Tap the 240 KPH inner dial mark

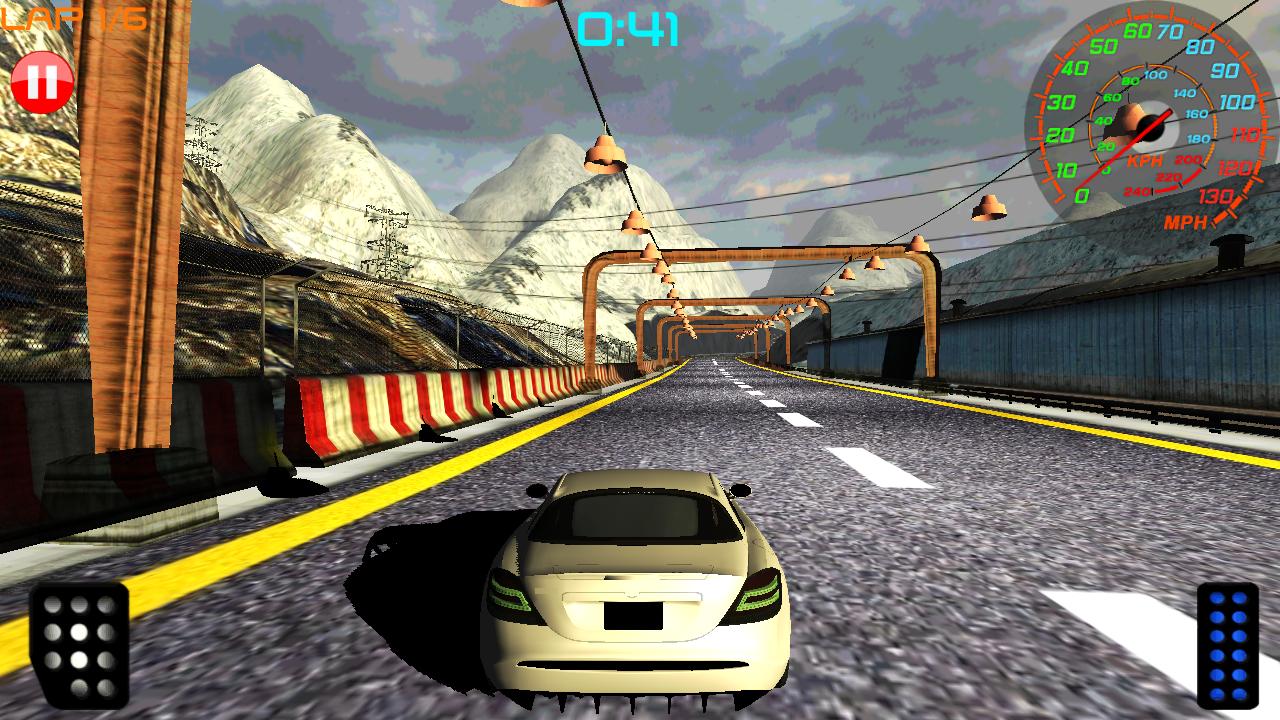point(1138,190)
